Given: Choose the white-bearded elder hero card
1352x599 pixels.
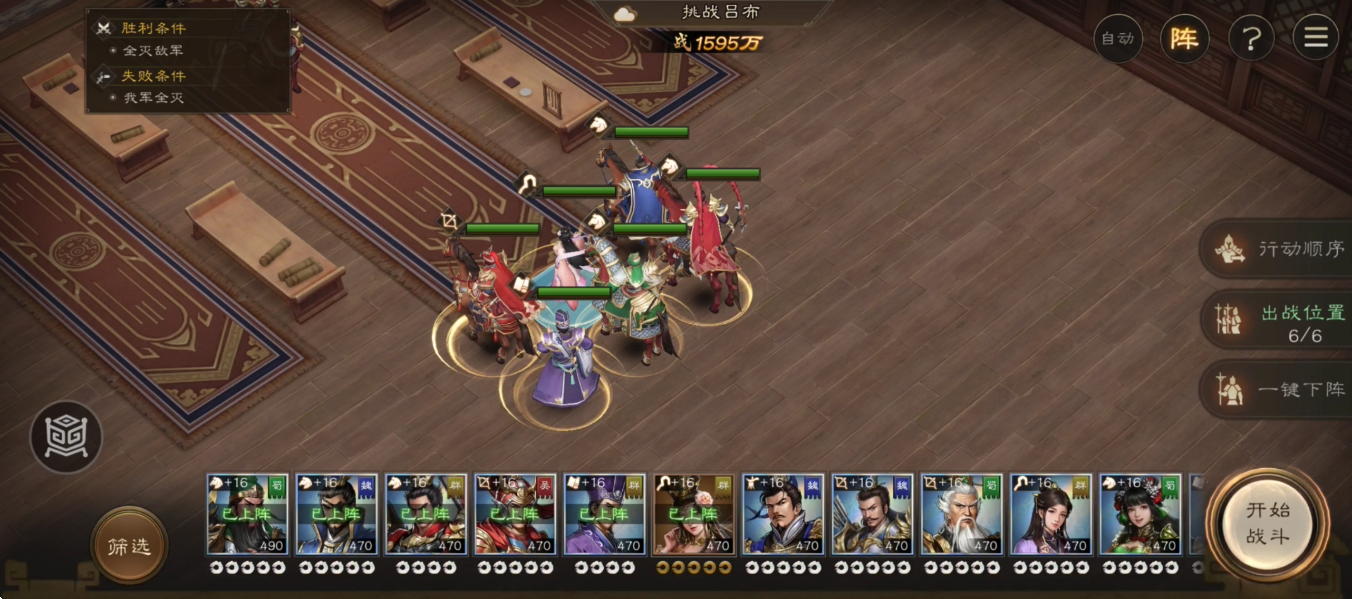Looking at the screenshot, I should (x=961, y=514).
